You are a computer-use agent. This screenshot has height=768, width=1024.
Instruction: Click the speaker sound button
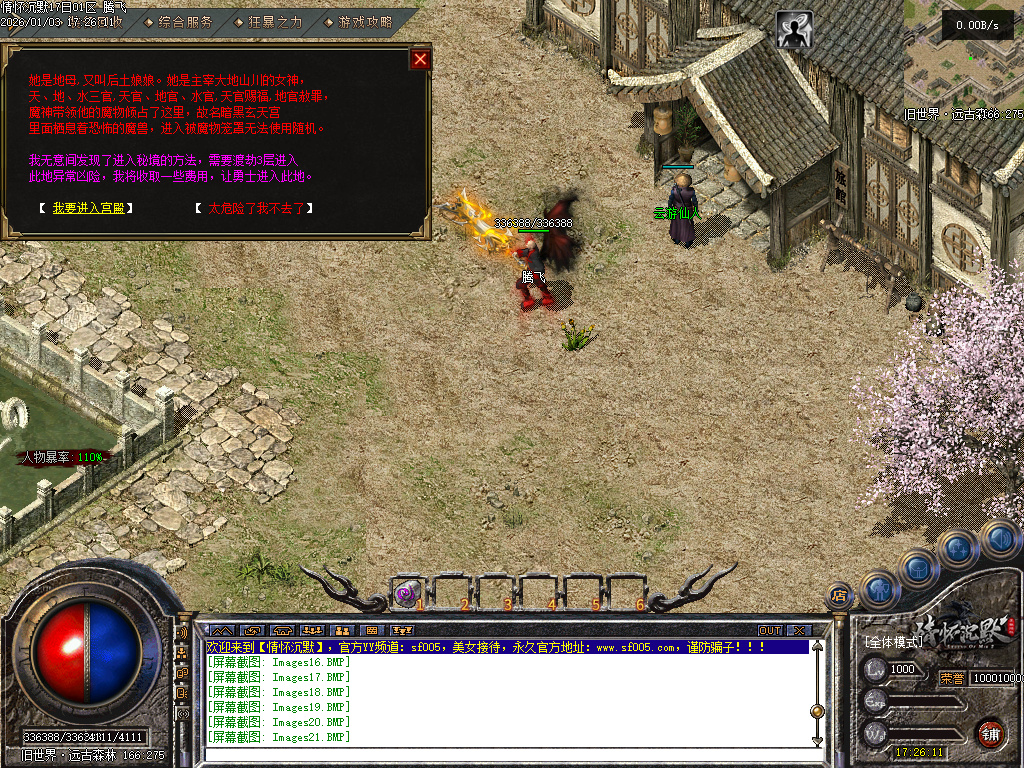click(1000, 540)
